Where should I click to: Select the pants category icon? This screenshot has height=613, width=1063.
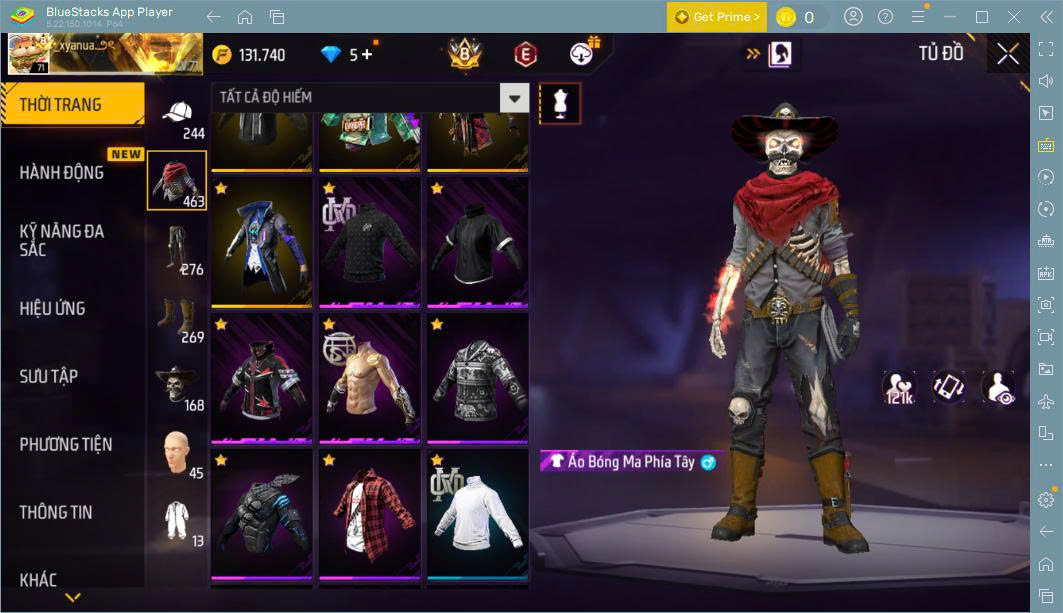177,249
